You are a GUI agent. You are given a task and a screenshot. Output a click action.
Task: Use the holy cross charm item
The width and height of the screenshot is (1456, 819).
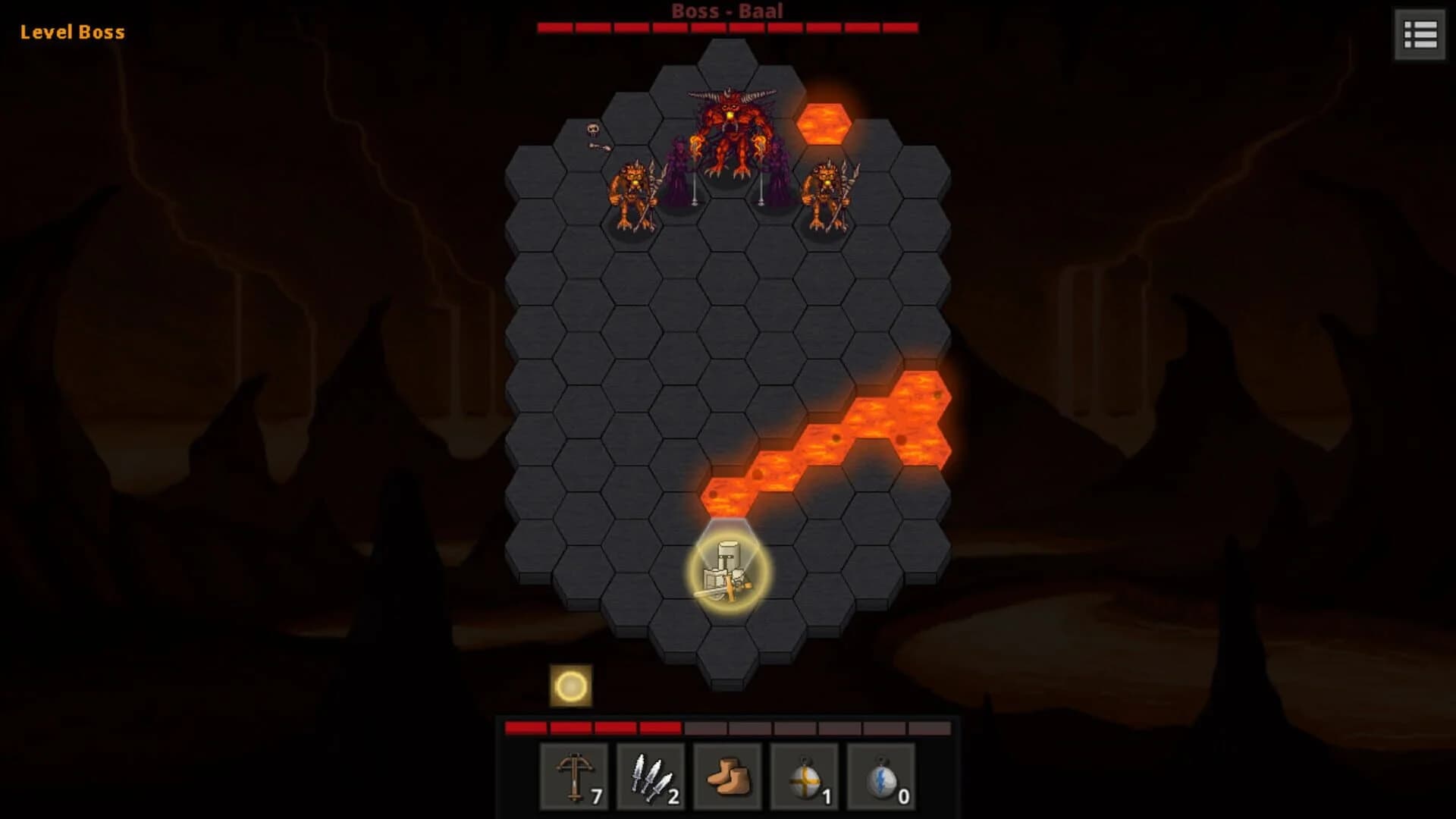[804, 777]
